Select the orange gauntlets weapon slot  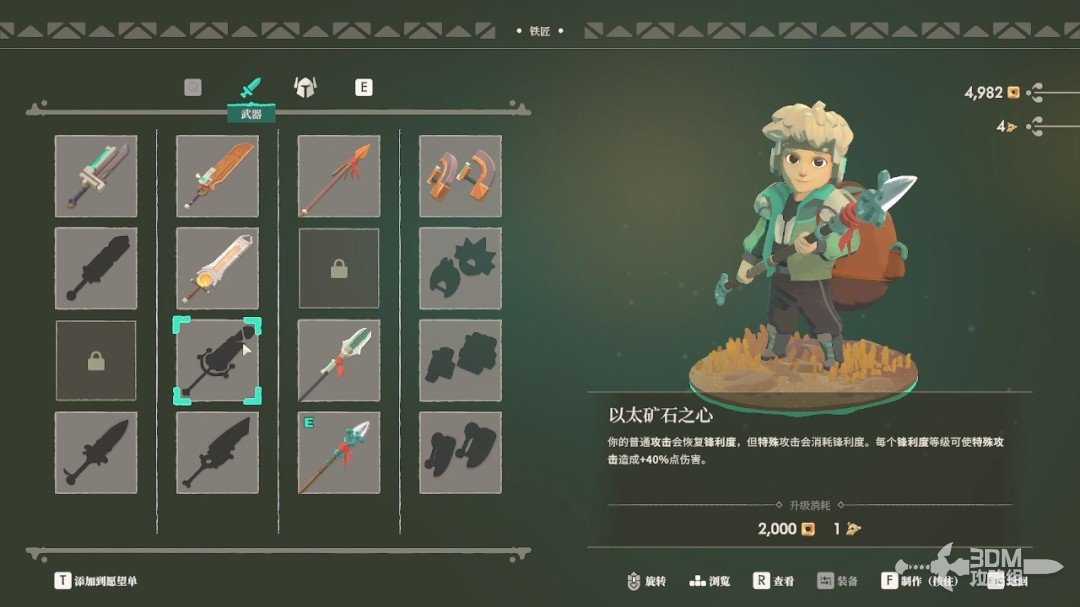[460, 176]
